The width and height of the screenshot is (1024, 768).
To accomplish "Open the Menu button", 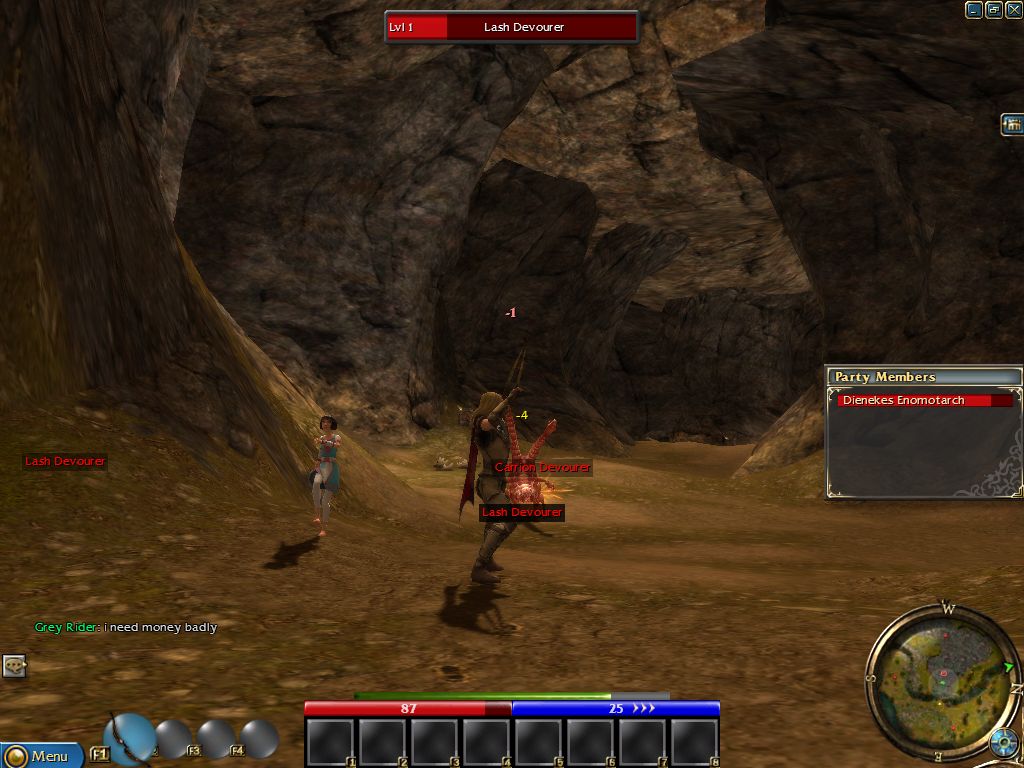I will (40, 755).
